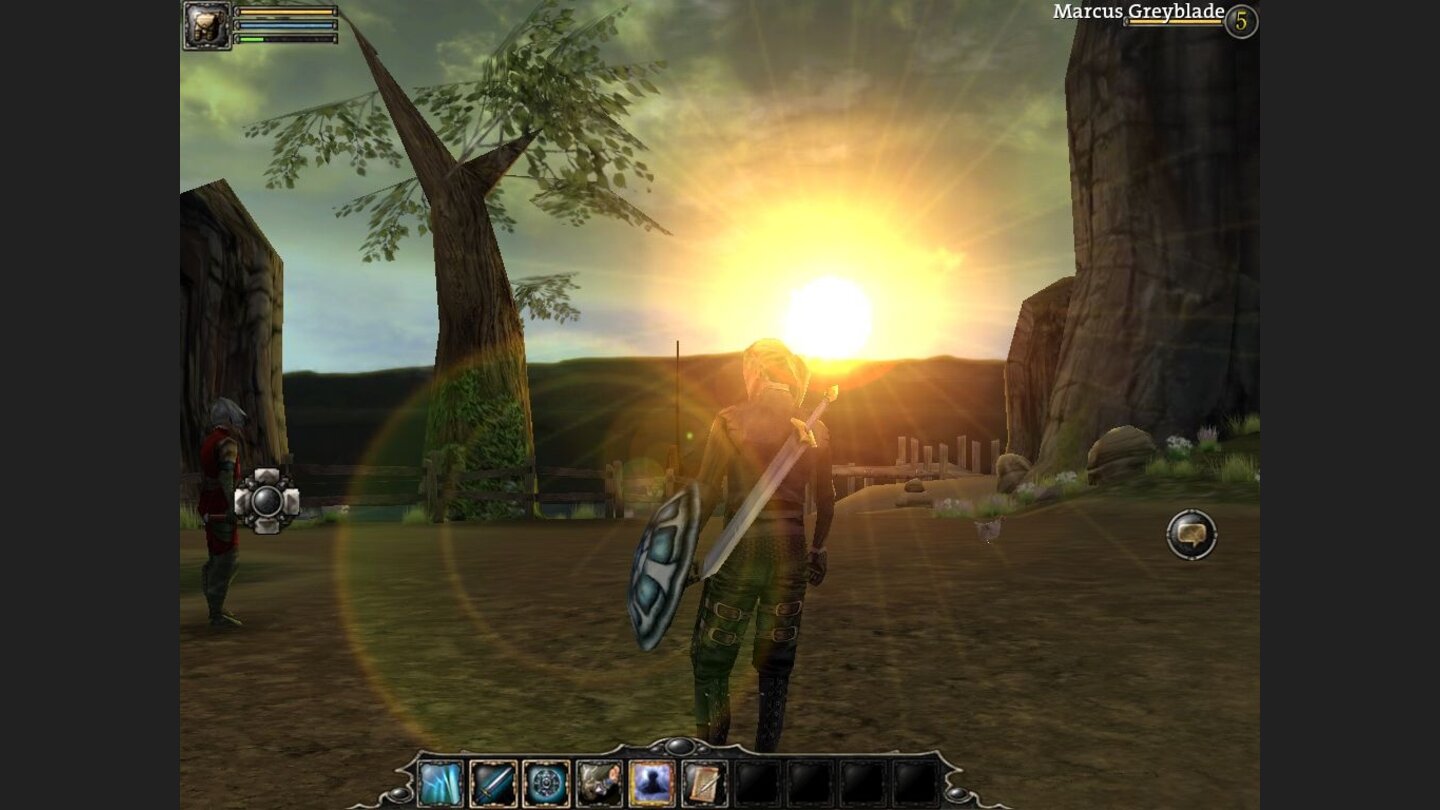1440x810 pixels.
Task: Click the blue mana bar below the health bar
Action: click(285, 25)
